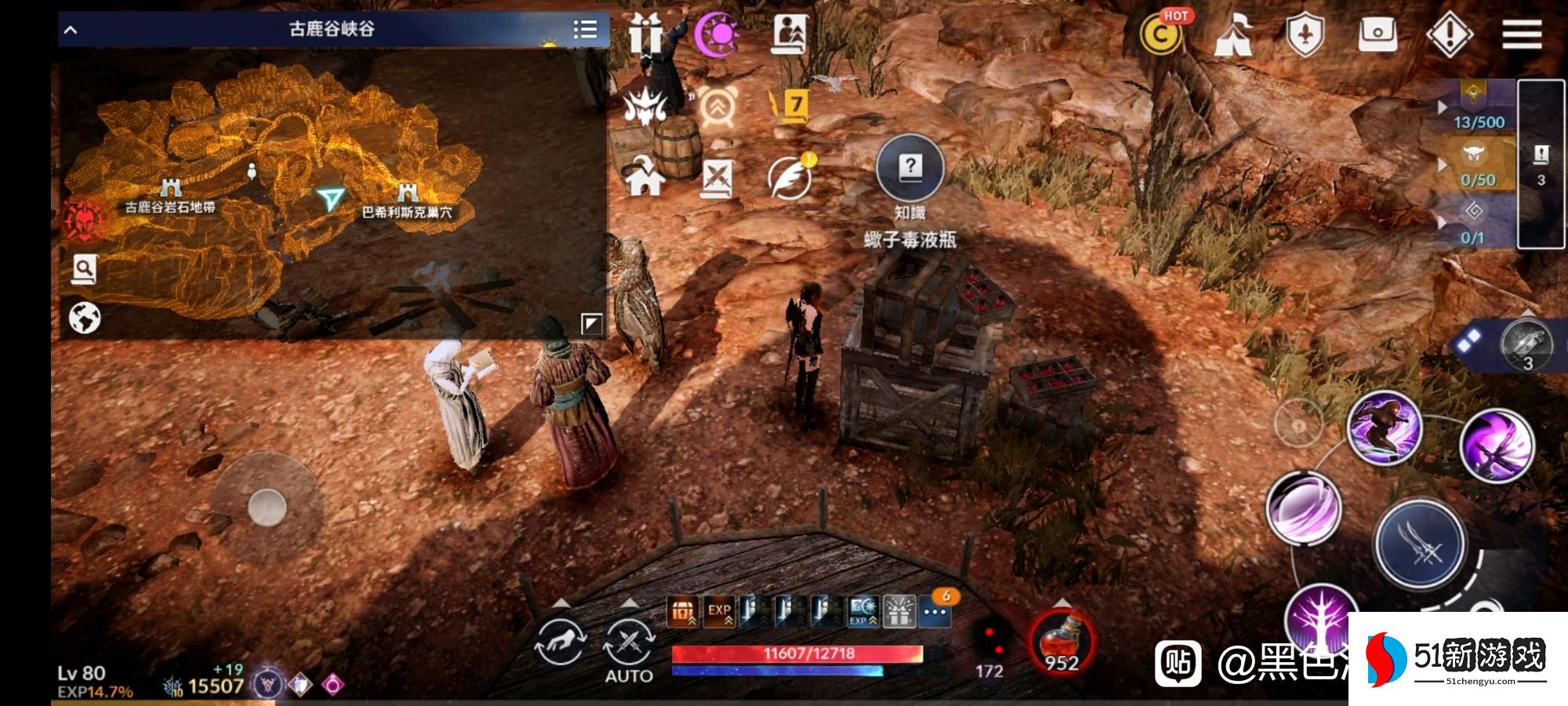The height and width of the screenshot is (706, 1568).
Task: Open the feather quill quest icon
Action: pos(789,176)
